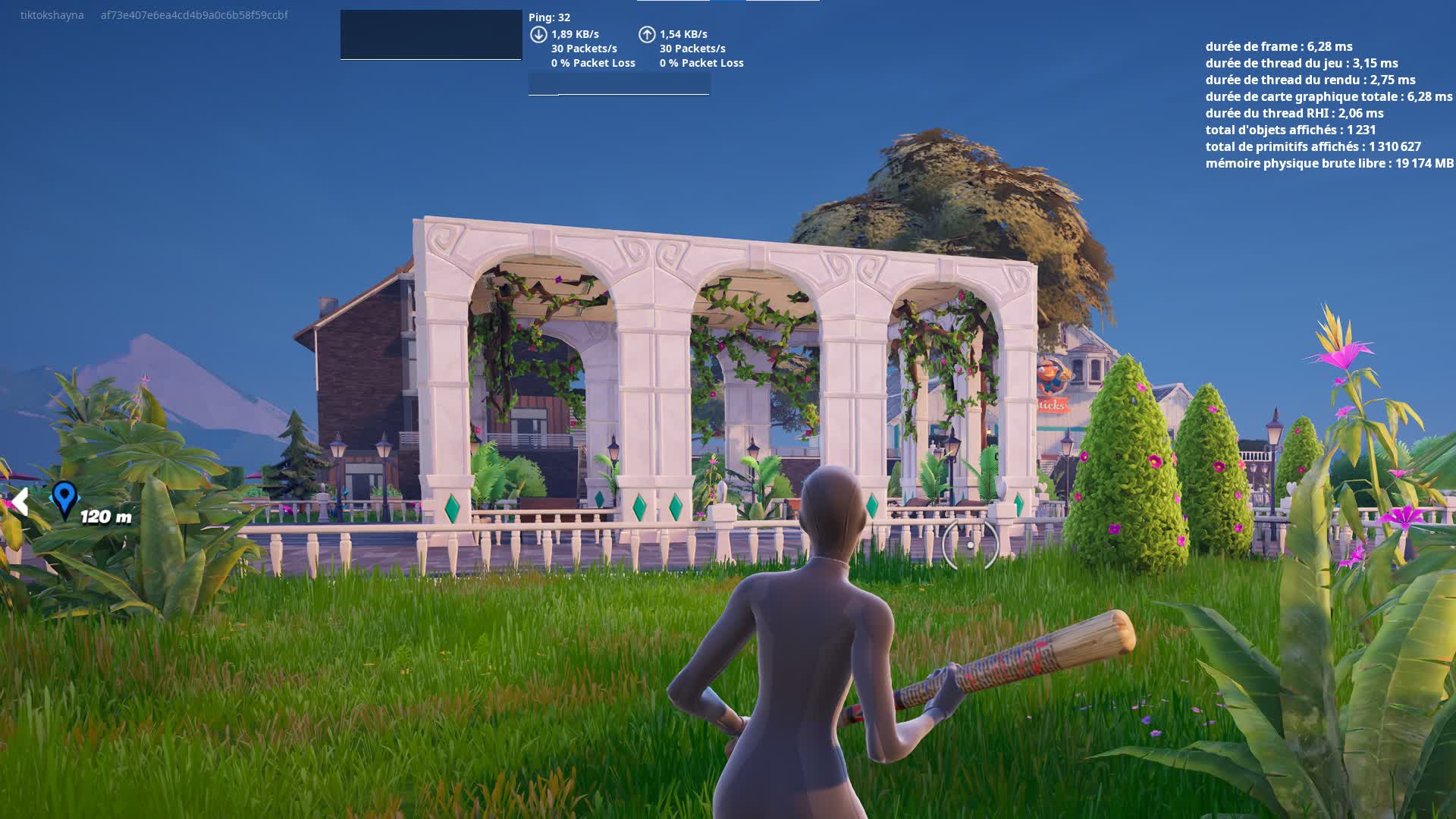1456x819 pixels.
Task: Select the white left-pointing arrow indicator
Action: pos(20,502)
